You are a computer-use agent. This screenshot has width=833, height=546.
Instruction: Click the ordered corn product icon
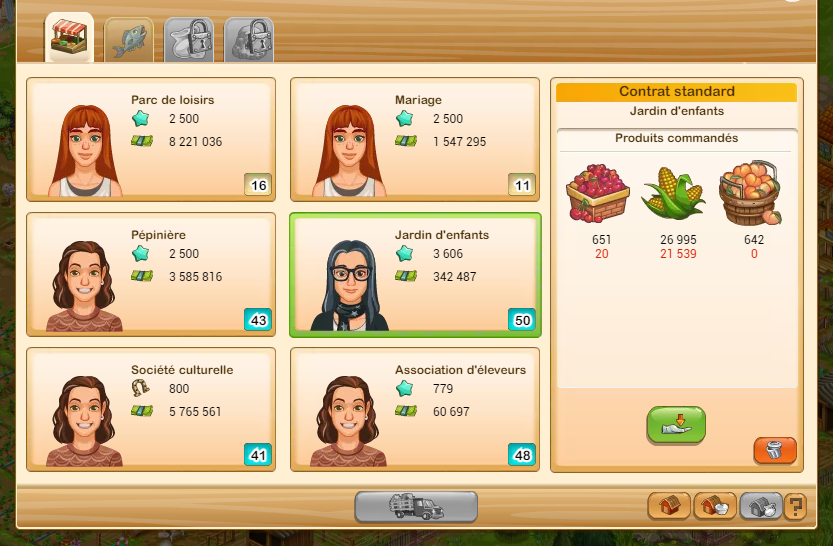coord(672,192)
